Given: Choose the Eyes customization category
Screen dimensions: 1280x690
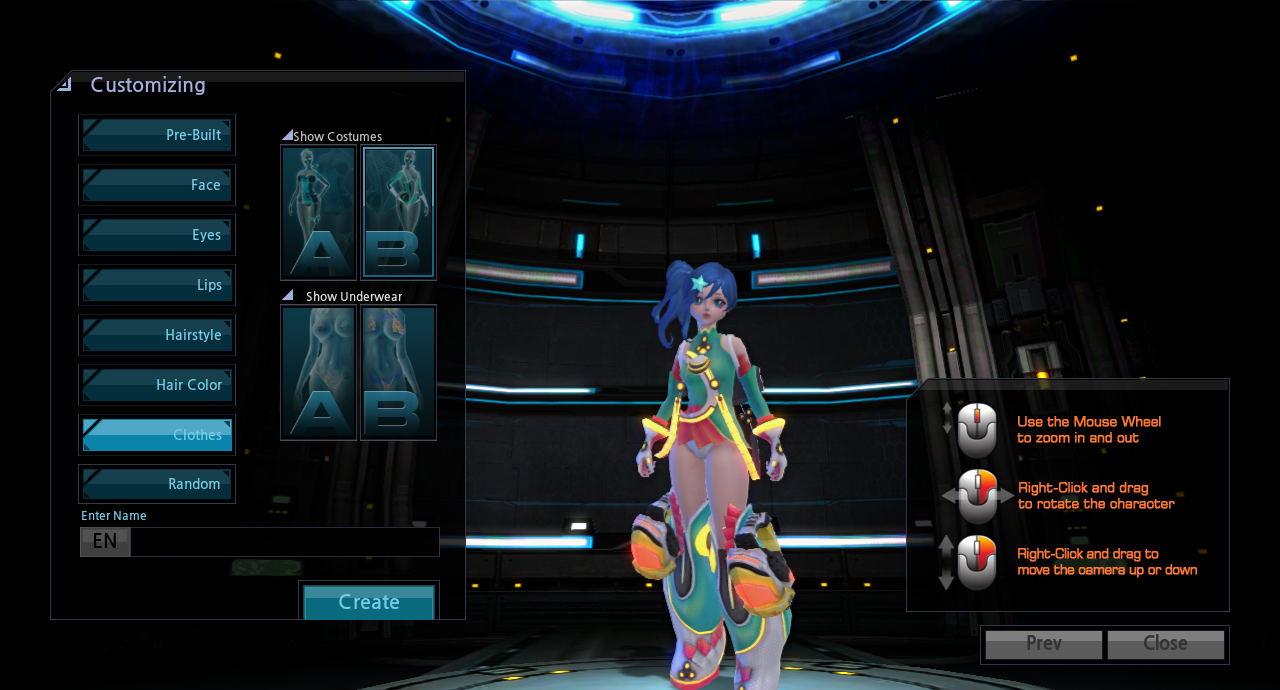Looking at the screenshot, I should point(157,235).
